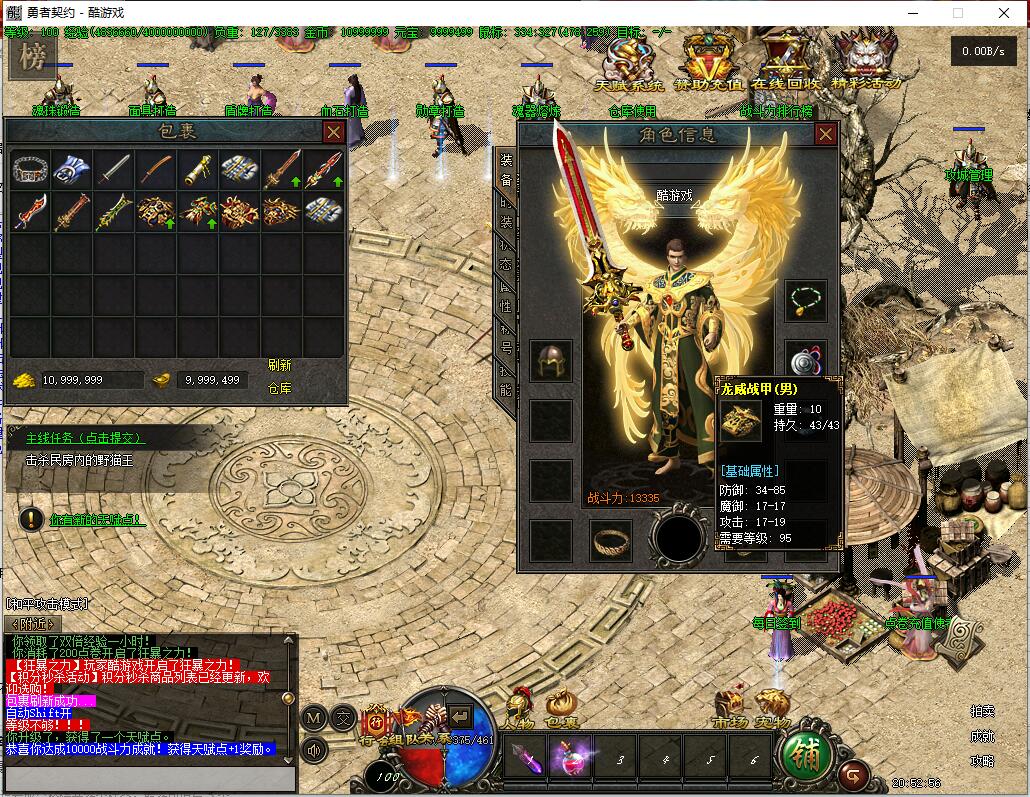This screenshot has width=1030, height=797.
Task: Select the equipped necklace slot
Action: 805,300
